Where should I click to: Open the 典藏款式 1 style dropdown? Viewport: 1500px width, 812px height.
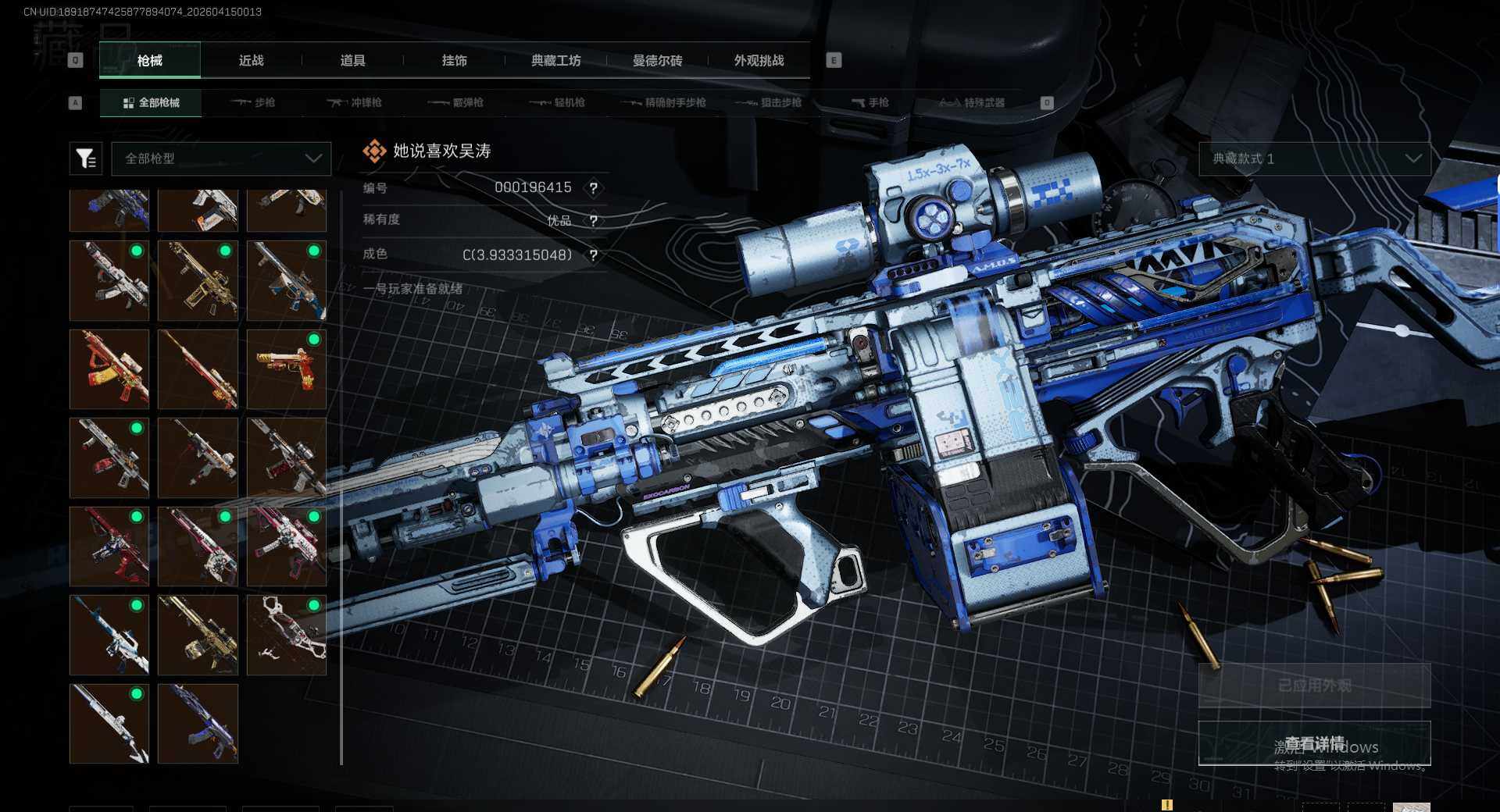tap(1314, 158)
